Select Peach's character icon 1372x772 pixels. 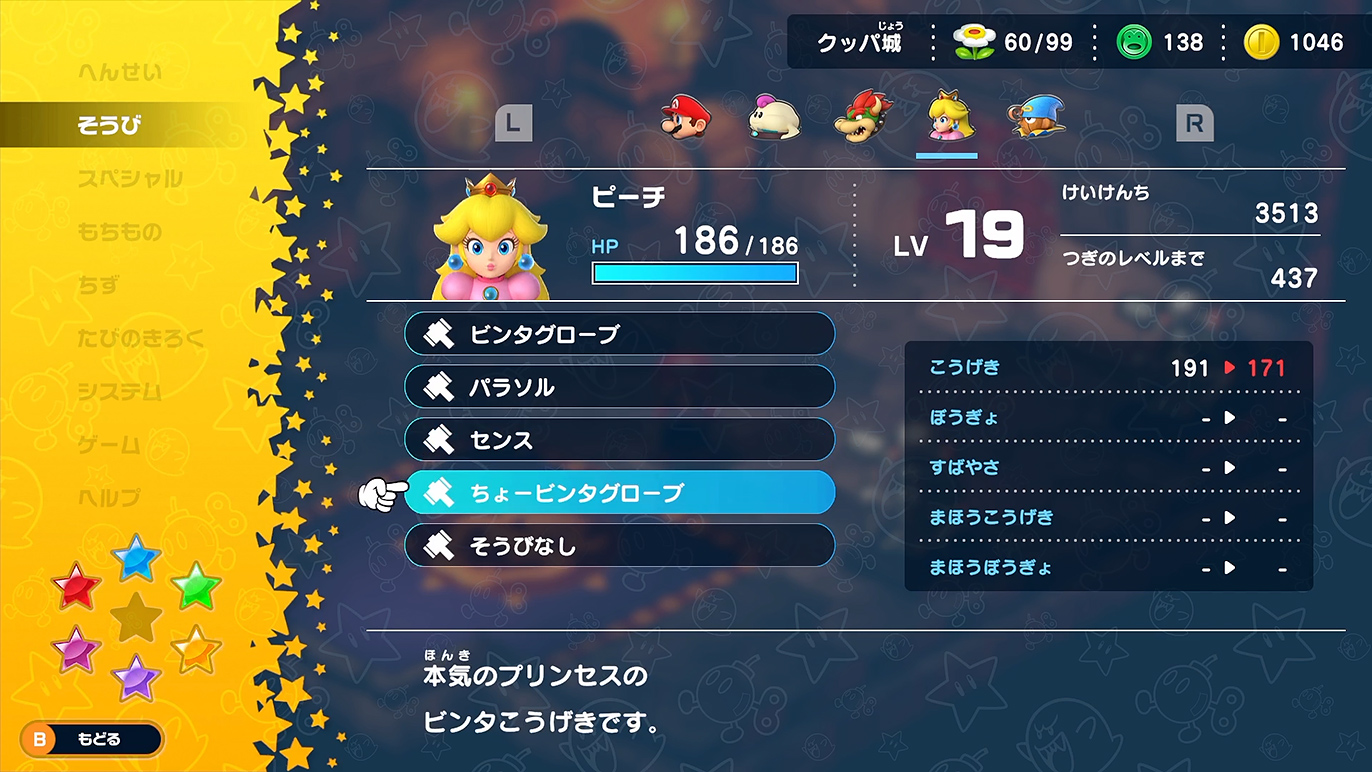click(x=948, y=118)
